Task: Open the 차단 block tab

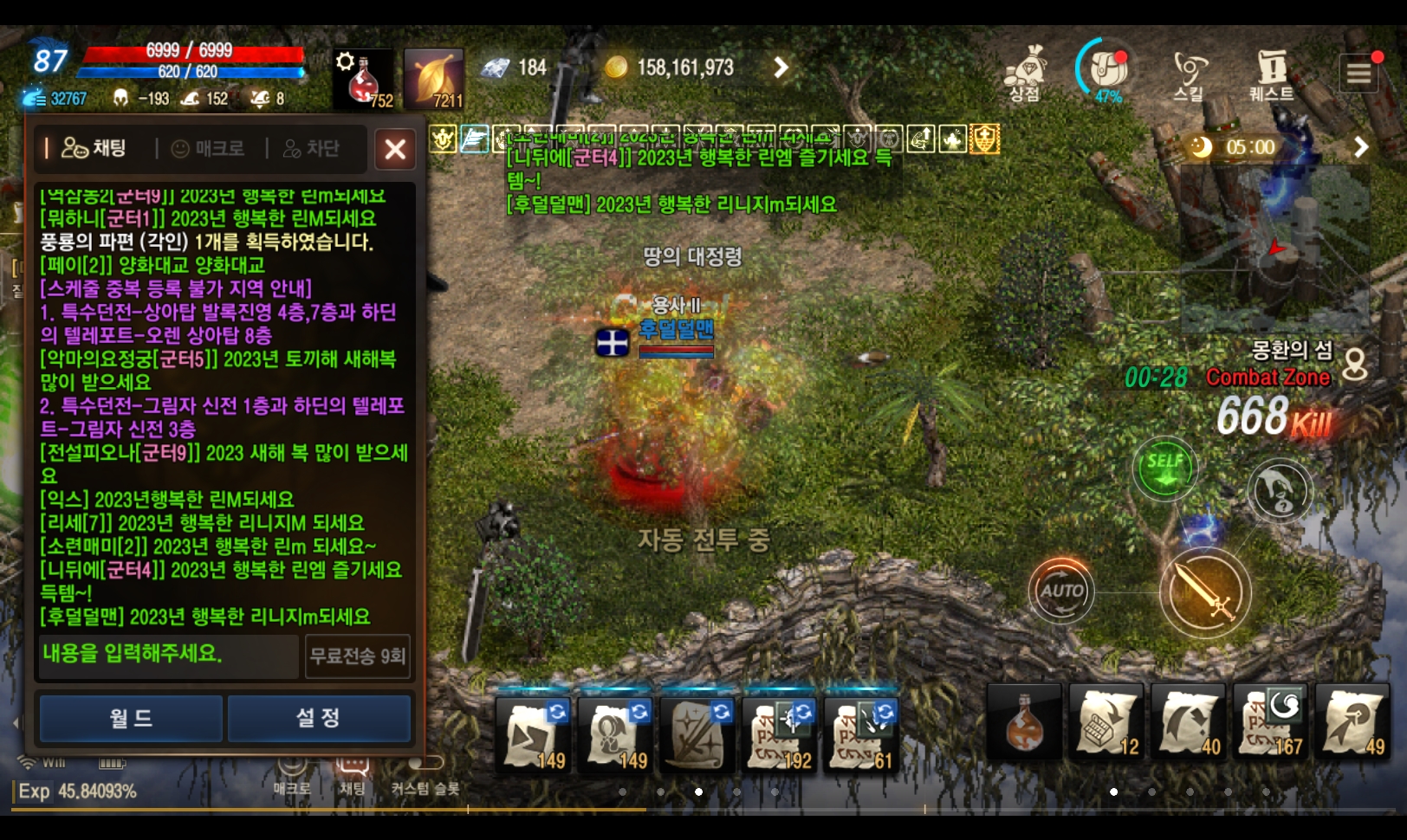Action: pyautogui.click(x=312, y=149)
